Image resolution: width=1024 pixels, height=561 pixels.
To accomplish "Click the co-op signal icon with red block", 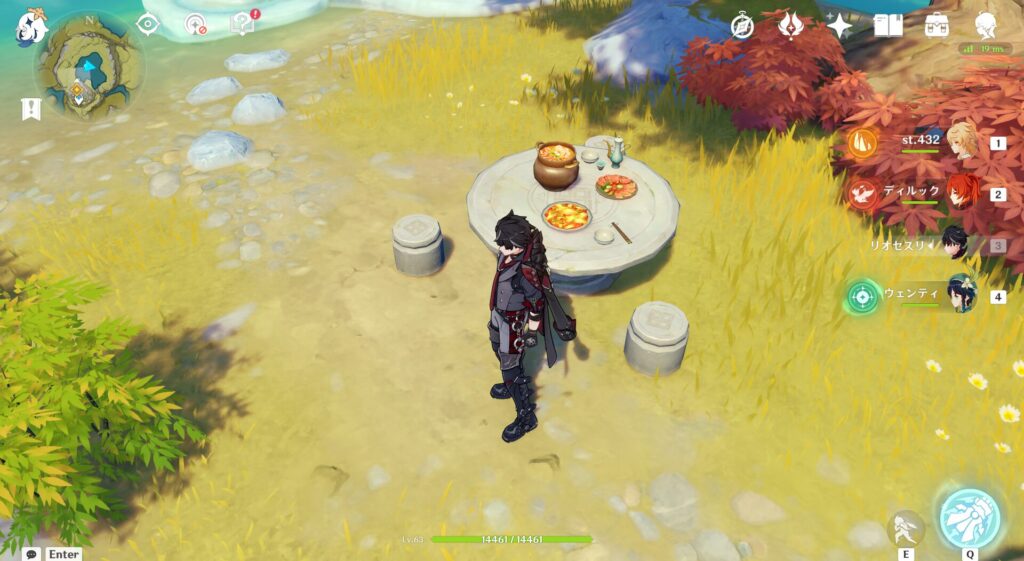I will 196,24.
